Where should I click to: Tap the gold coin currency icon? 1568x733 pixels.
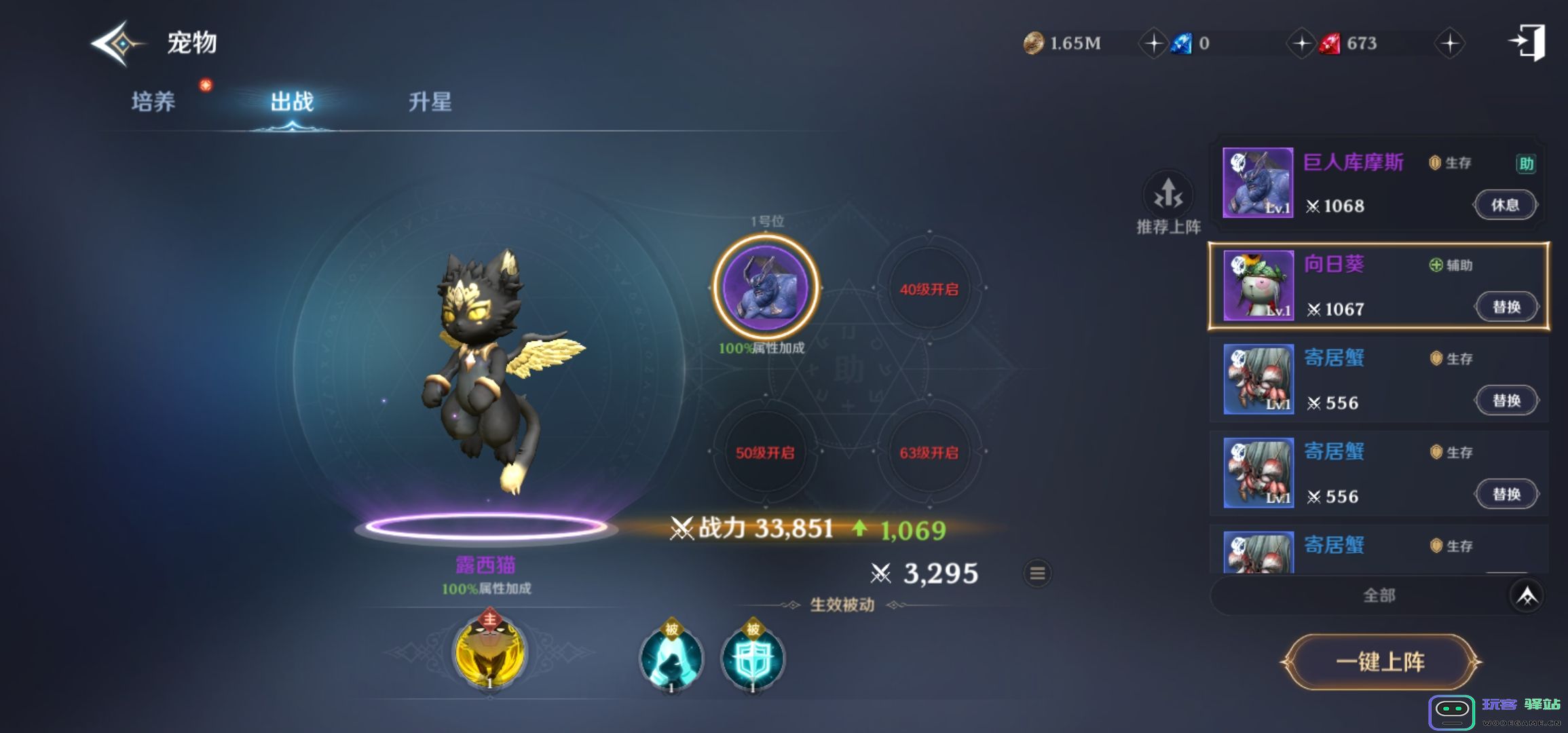(1032, 43)
